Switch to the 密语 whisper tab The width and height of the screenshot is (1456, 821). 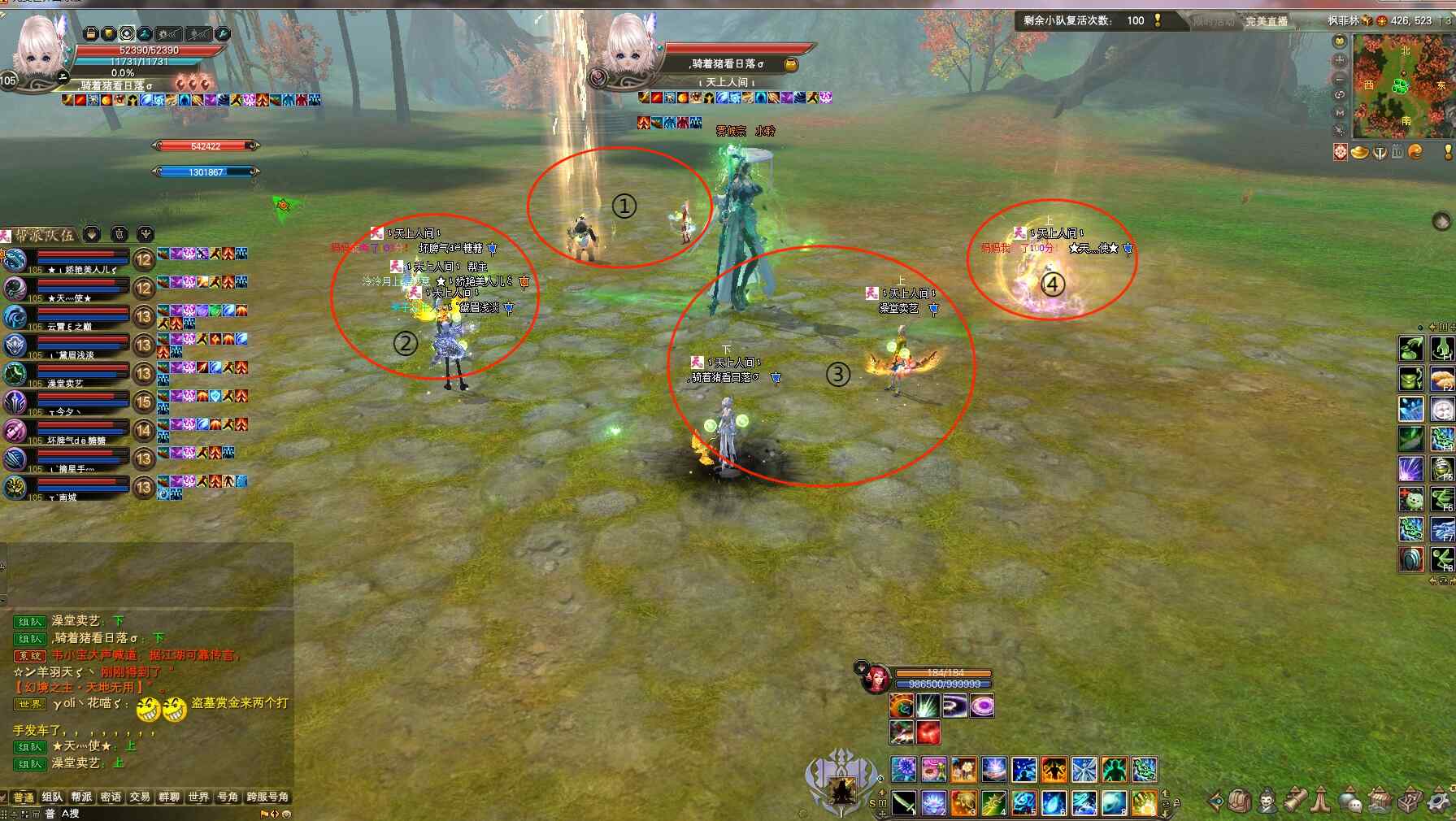click(x=111, y=797)
